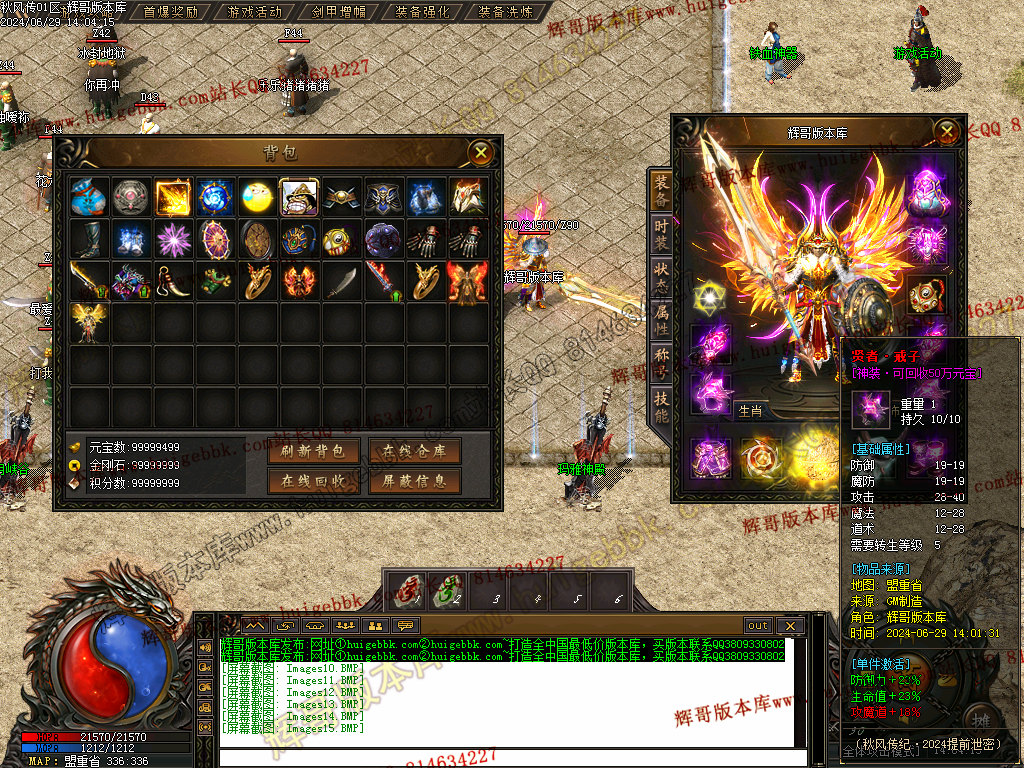
Task: Open the 在线回收 online recycle
Action: pos(313,481)
